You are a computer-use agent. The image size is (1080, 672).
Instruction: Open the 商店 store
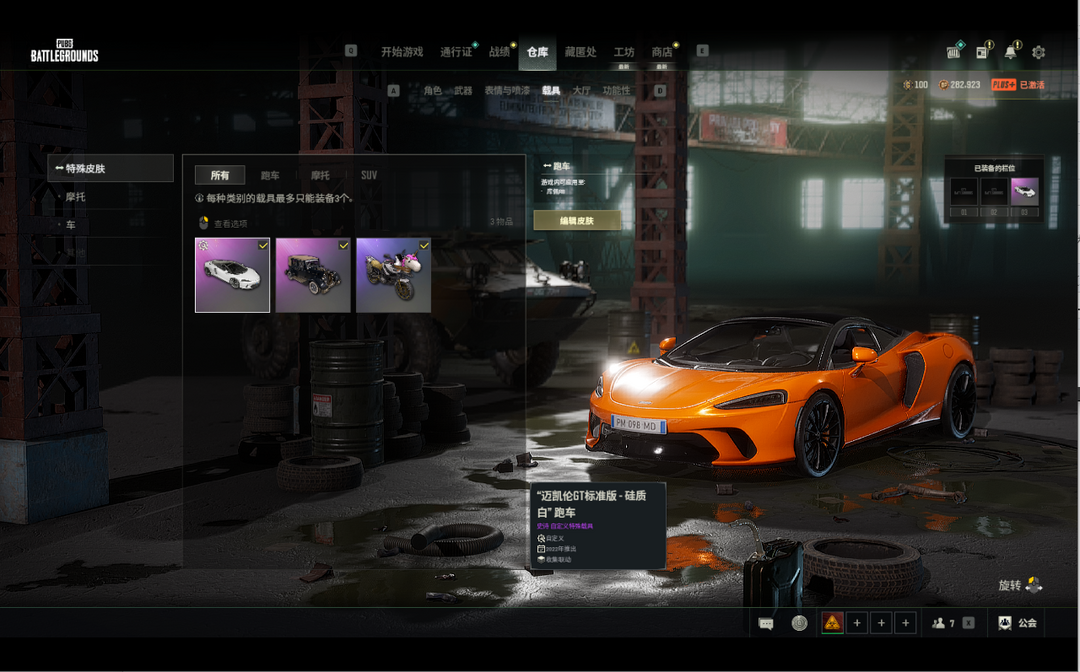pyautogui.click(x=661, y=52)
